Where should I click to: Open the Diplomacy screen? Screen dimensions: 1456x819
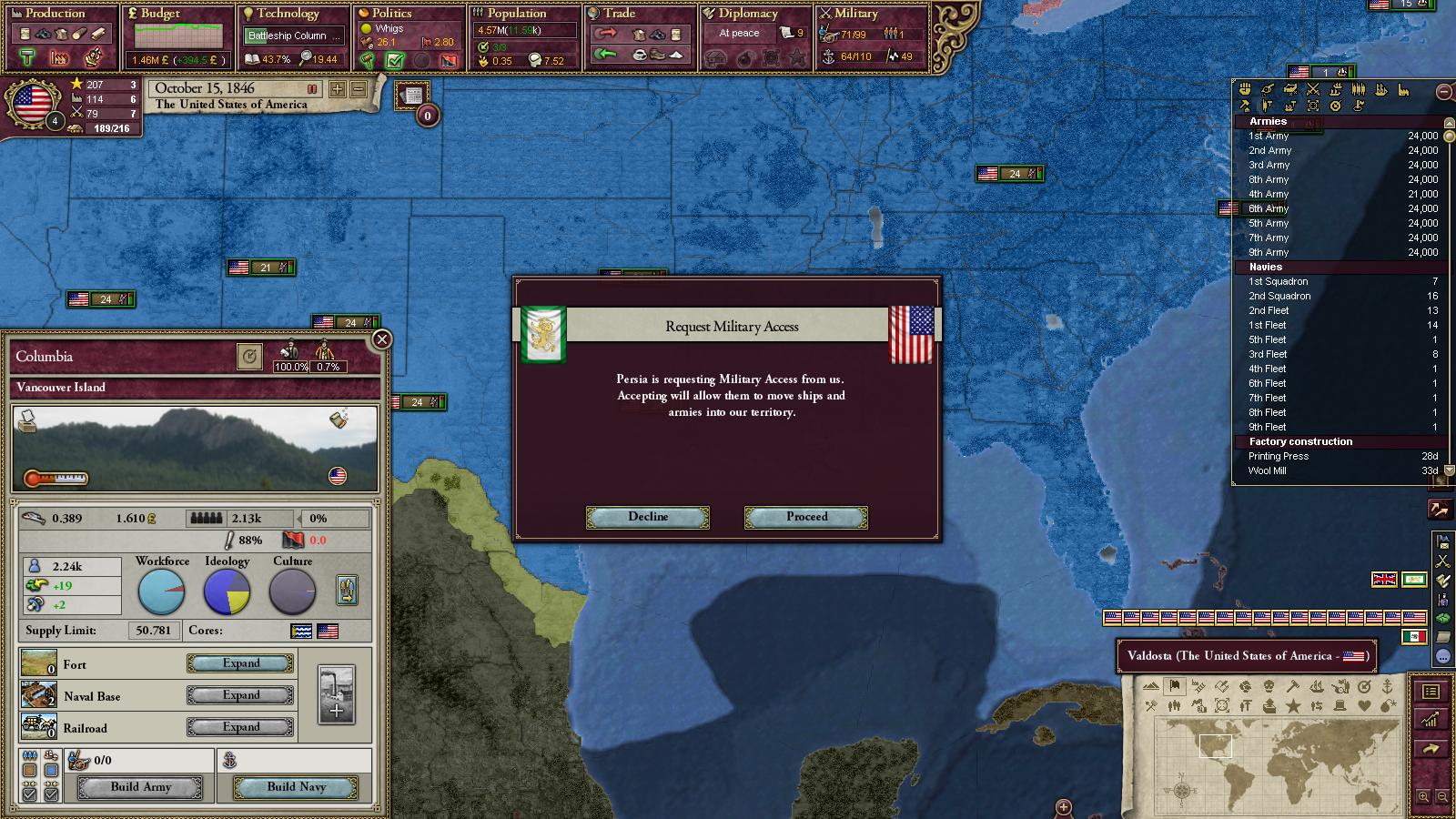pos(747,14)
